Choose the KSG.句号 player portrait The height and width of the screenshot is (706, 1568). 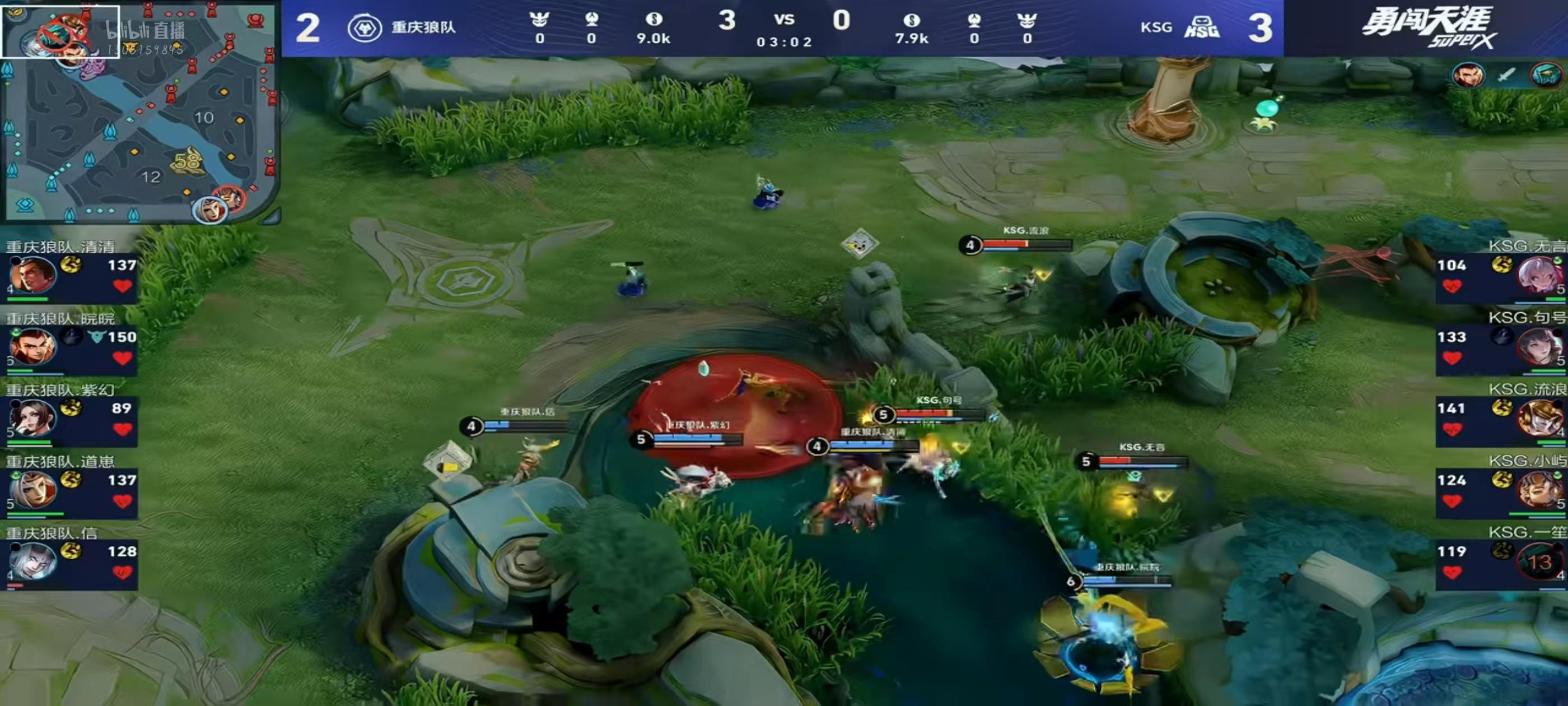(x=1539, y=347)
